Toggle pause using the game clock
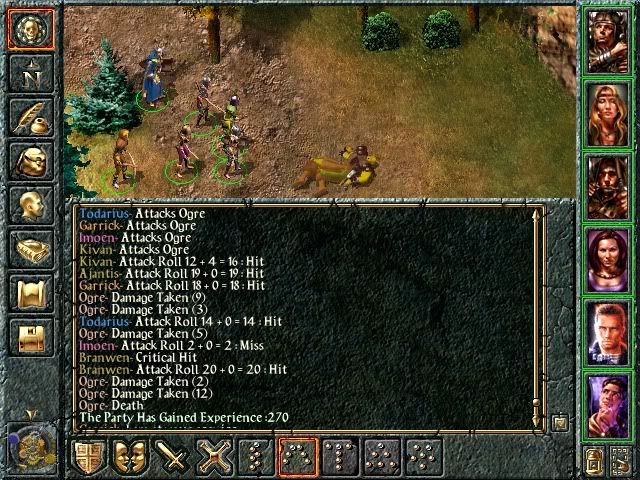Viewport: 640px width, 480px height. click(30, 441)
